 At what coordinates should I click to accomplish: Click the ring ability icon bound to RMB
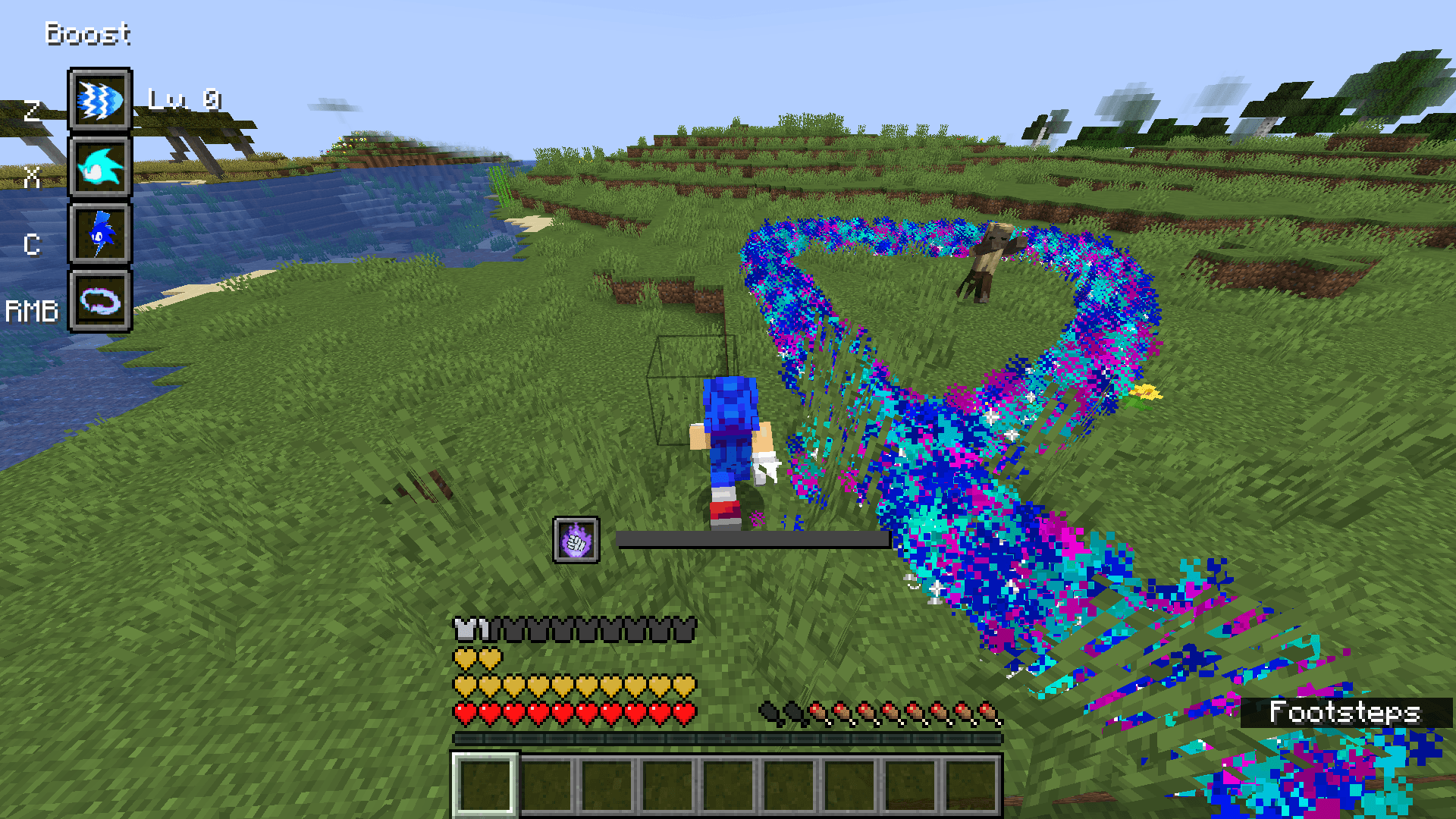pyautogui.click(x=99, y=305)
